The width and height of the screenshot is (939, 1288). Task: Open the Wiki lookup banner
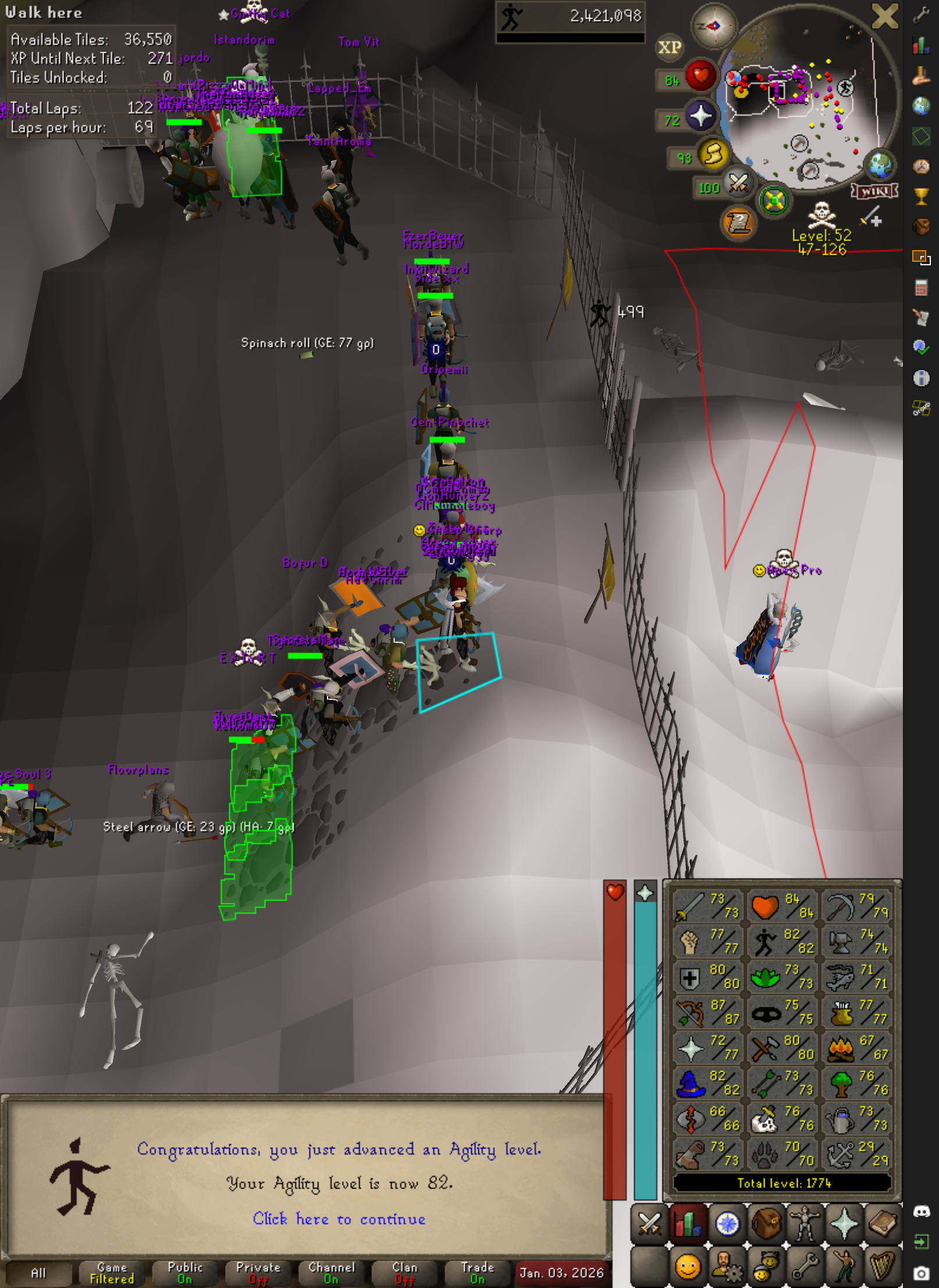[874, 191]
